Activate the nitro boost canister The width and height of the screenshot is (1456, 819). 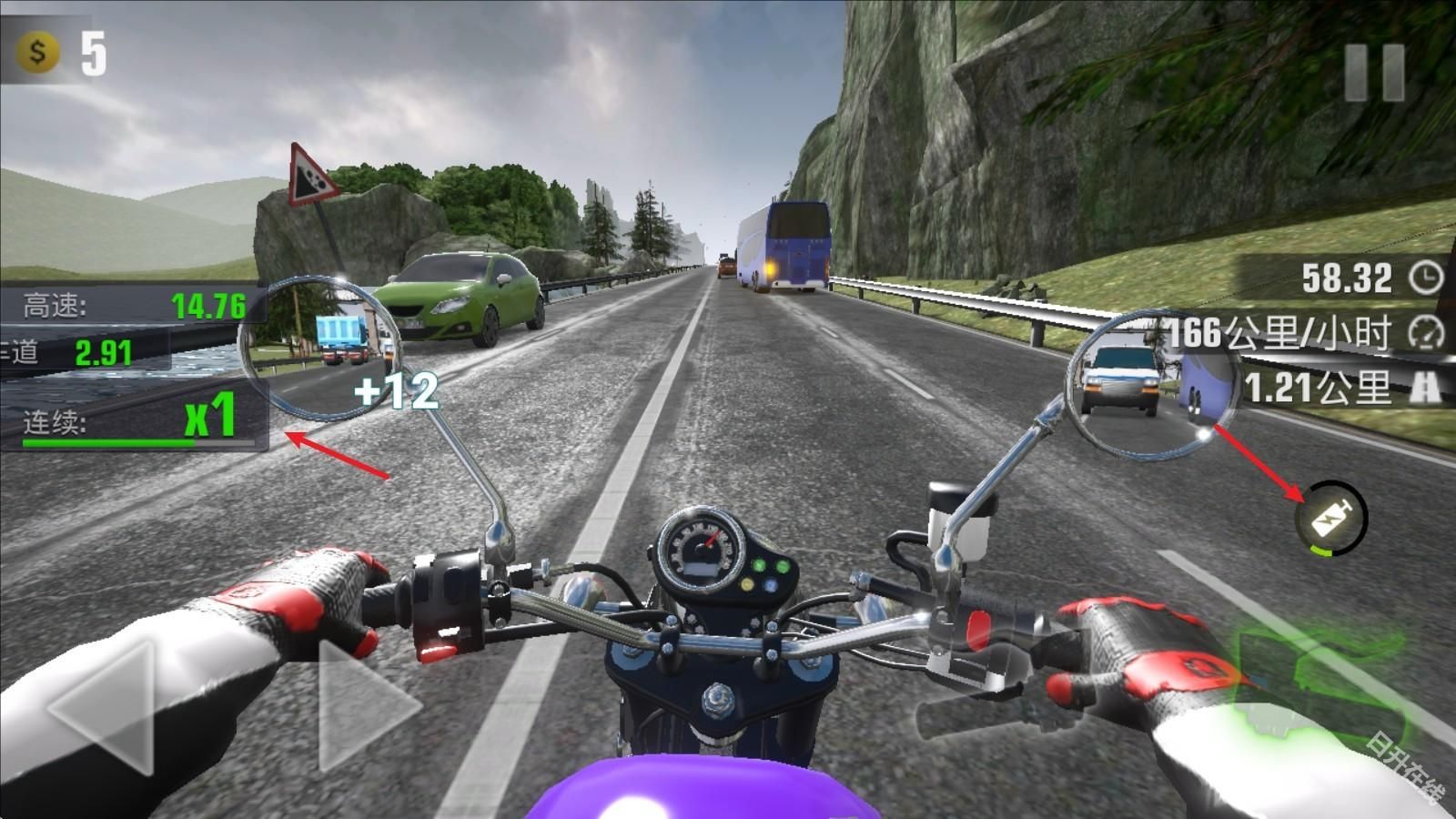(1331, 519)
